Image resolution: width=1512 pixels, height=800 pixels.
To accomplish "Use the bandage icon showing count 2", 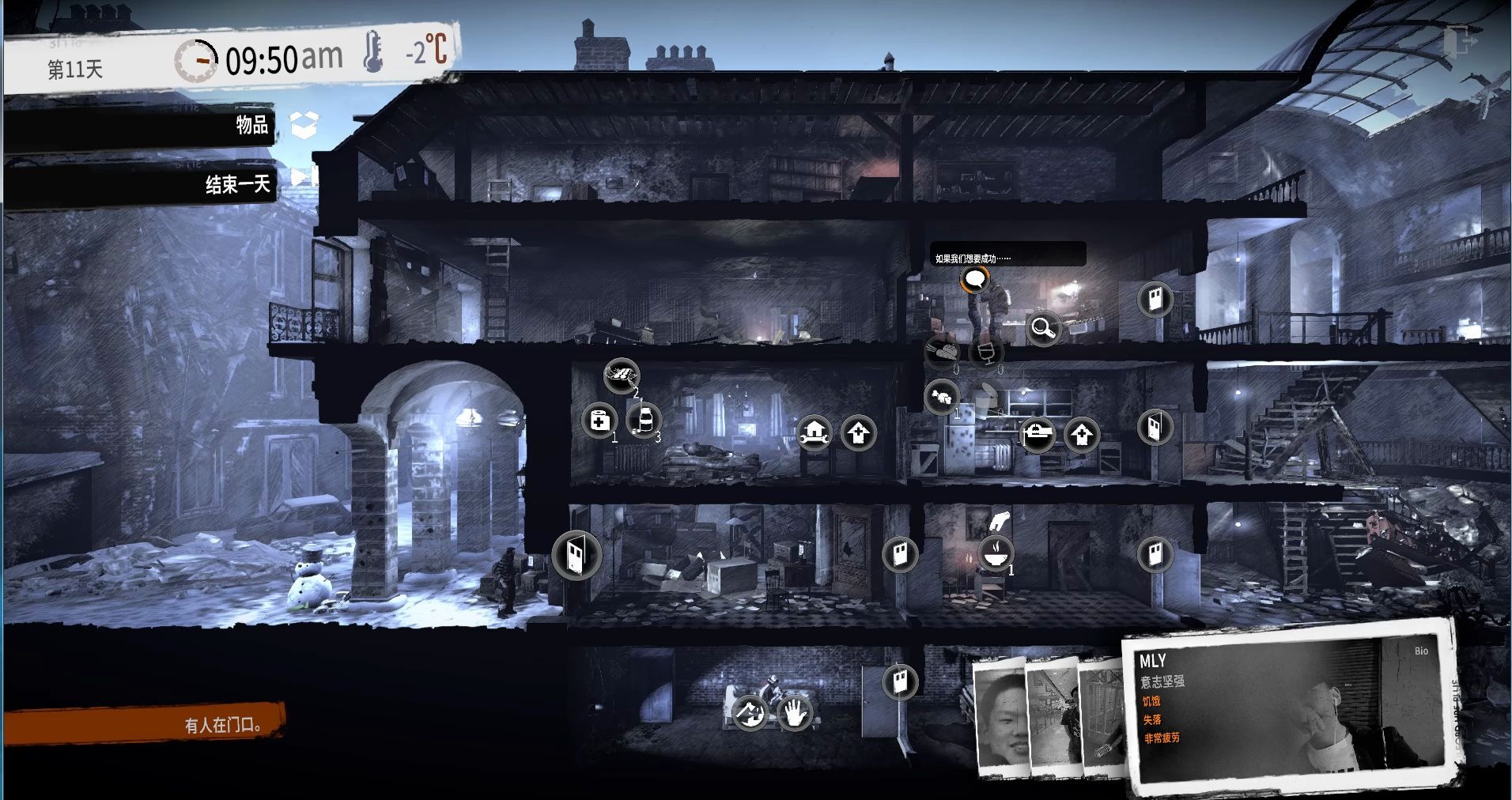I will coord(622,375).
